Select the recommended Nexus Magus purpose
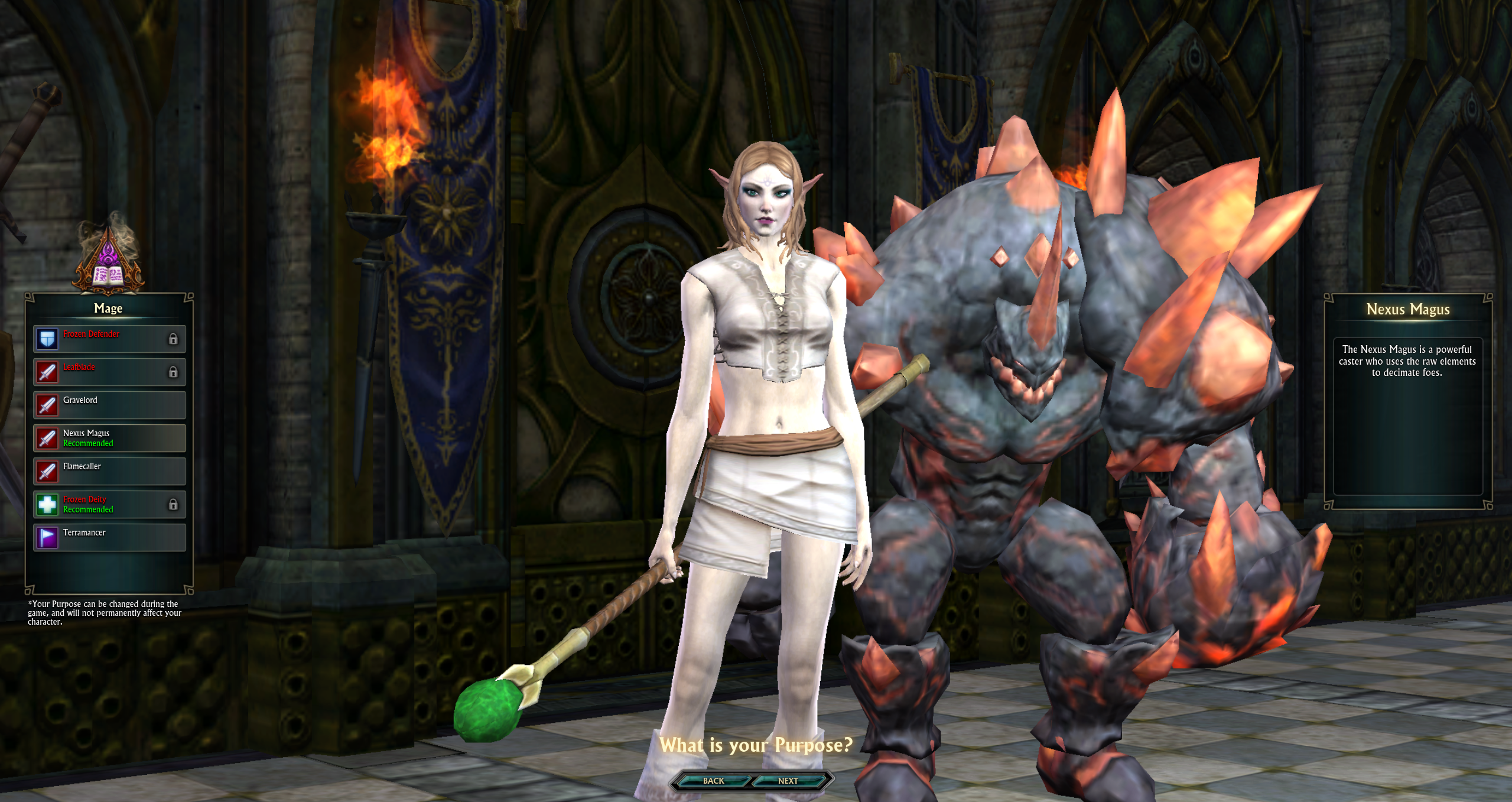The image size is (1512, 802). (x=109, y=438)
